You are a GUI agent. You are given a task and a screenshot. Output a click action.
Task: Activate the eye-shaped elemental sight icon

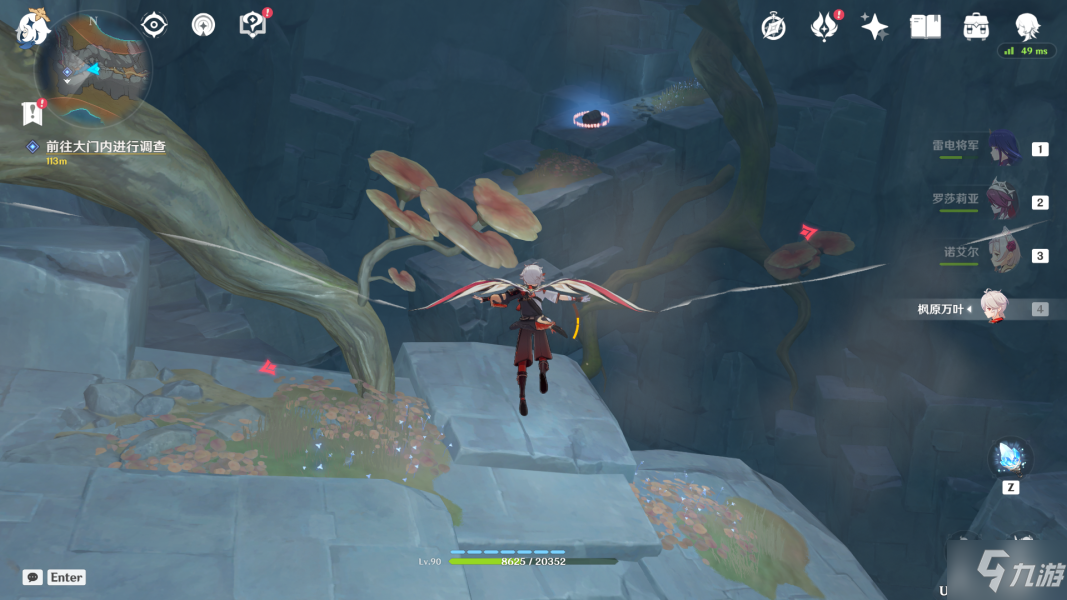[154, 25]
